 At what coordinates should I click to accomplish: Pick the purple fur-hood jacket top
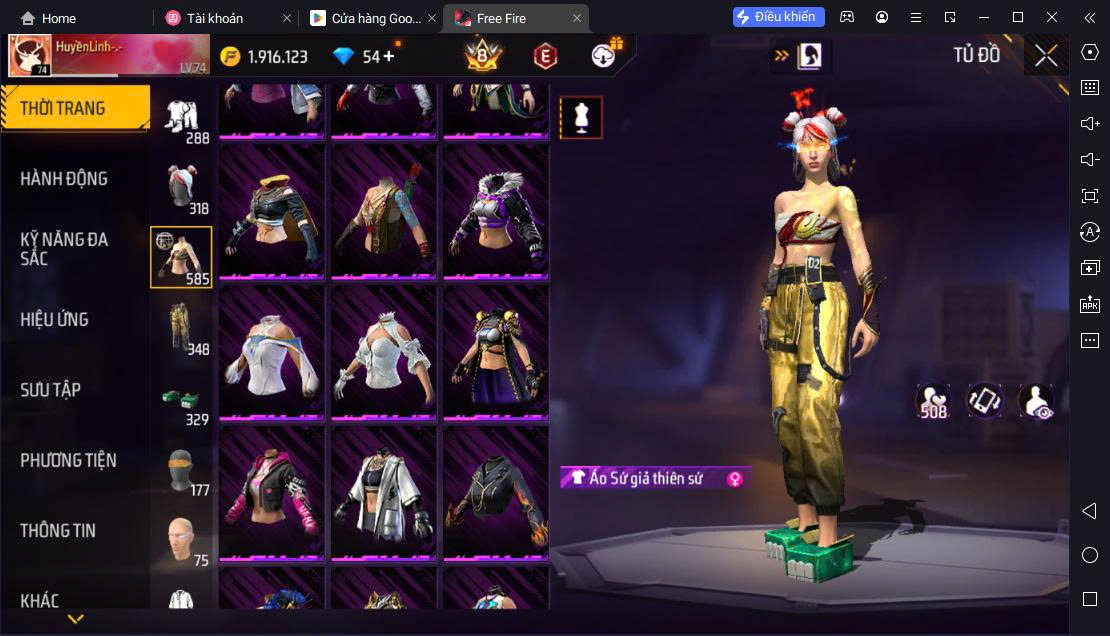point(496,212)
